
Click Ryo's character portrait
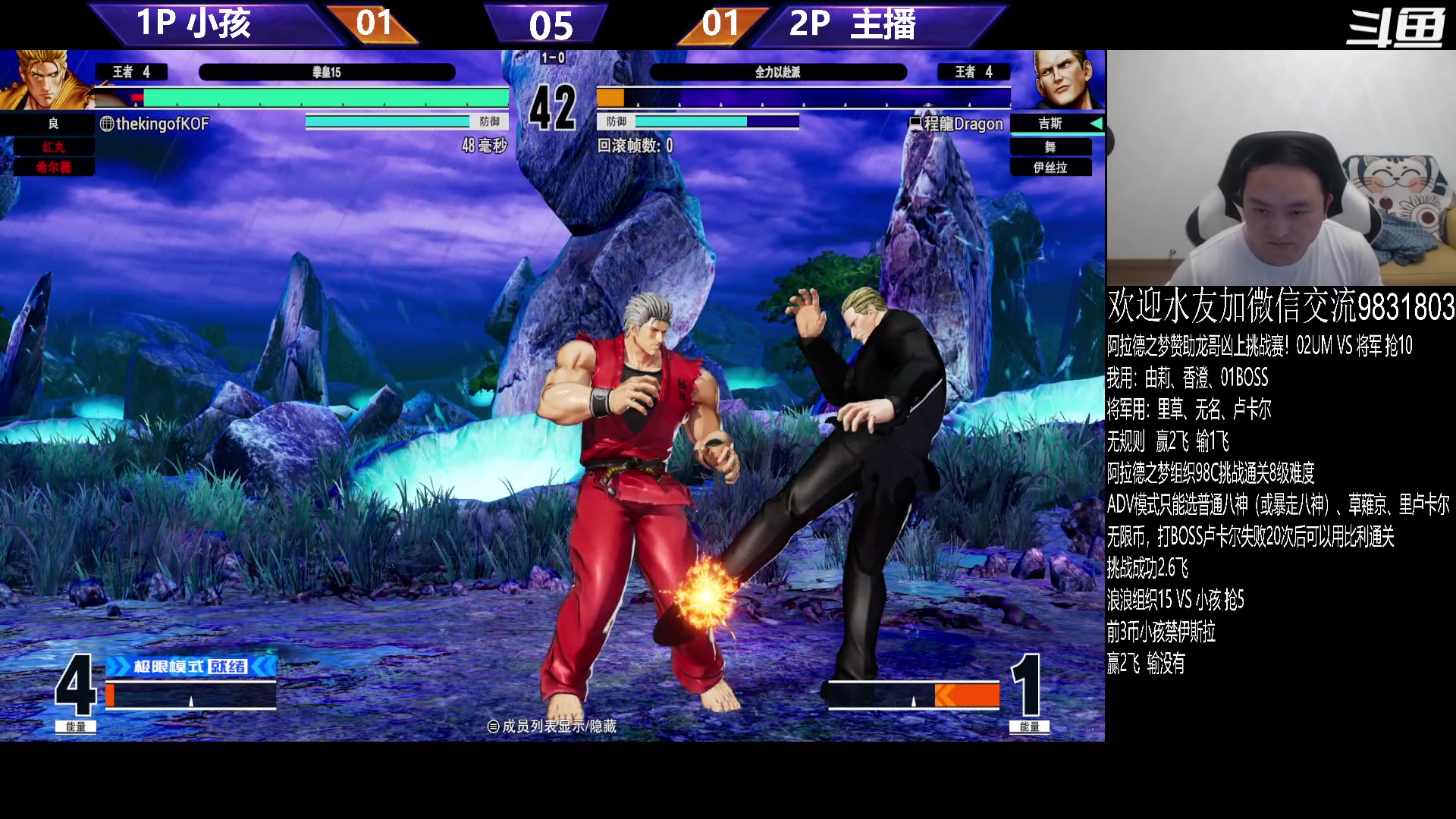click(44, 80)
